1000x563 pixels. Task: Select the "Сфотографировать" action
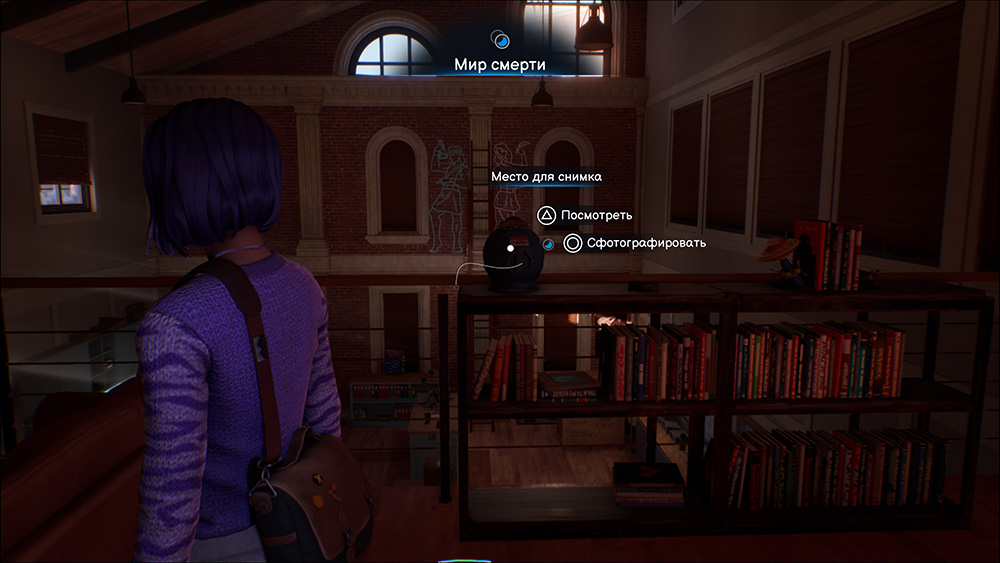click(634, 243)
